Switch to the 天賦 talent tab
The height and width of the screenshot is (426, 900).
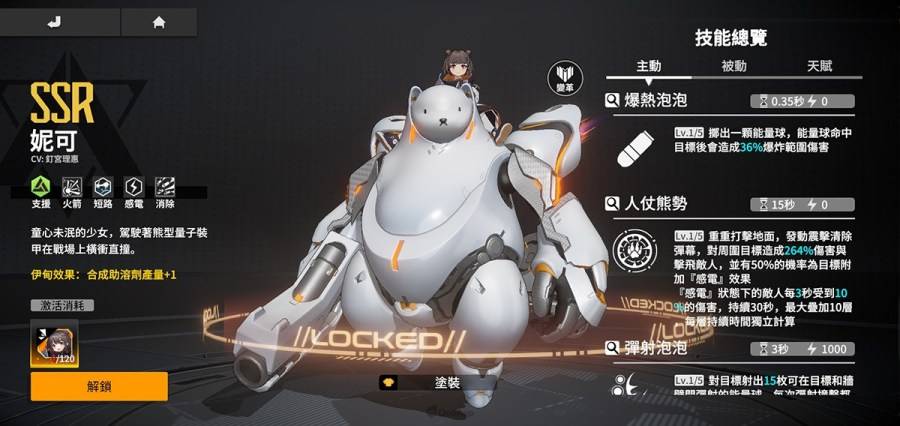(x=821, y=67)
